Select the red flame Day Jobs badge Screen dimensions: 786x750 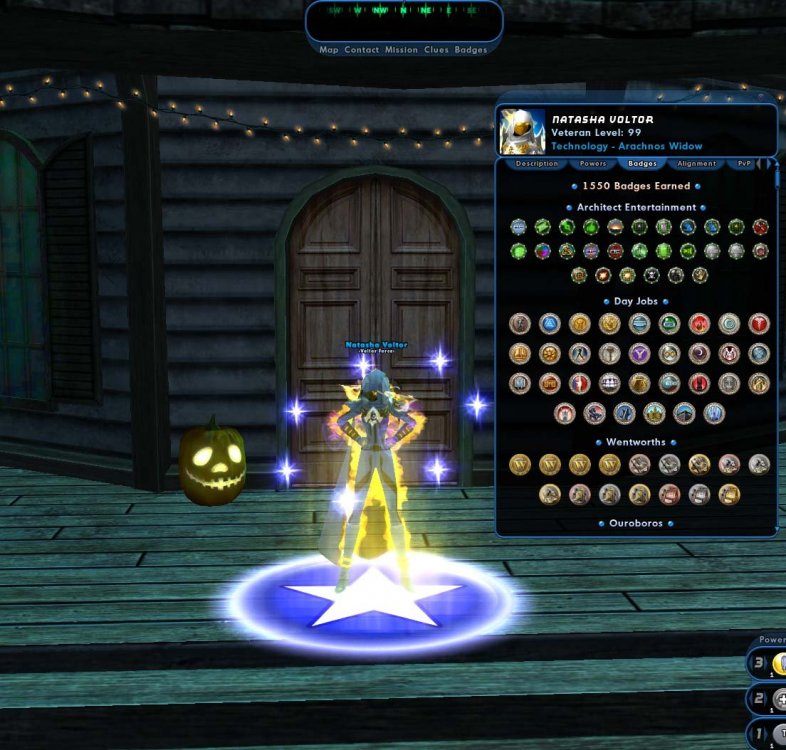click(x=699, y=323)
